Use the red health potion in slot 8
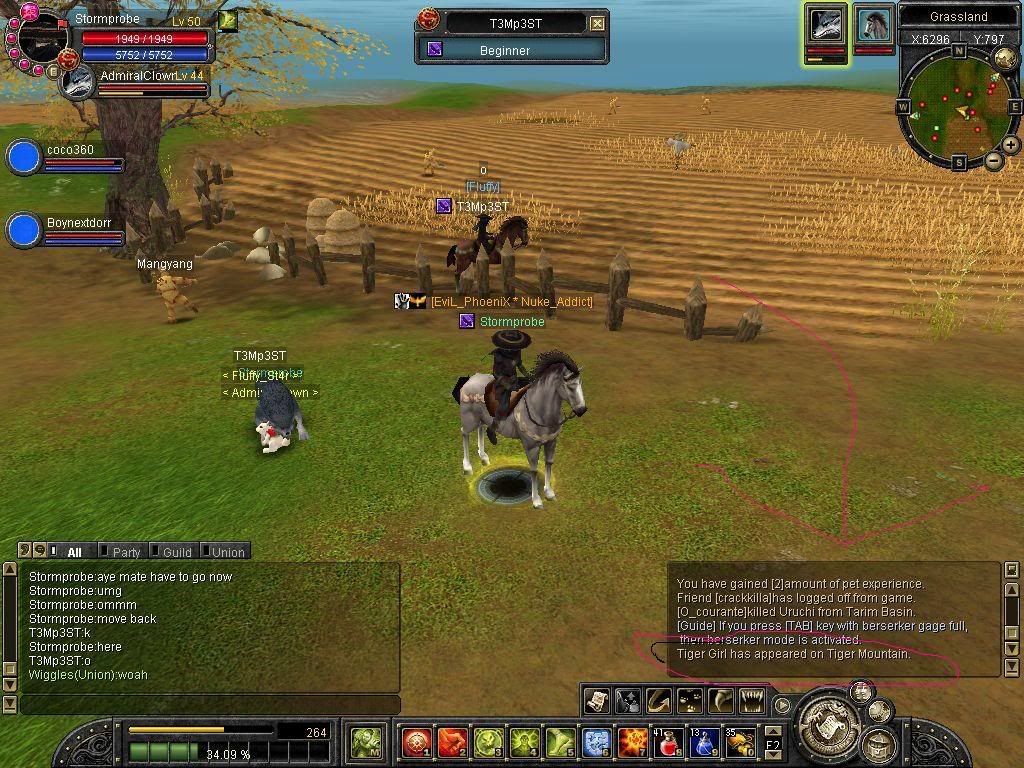 669,743
